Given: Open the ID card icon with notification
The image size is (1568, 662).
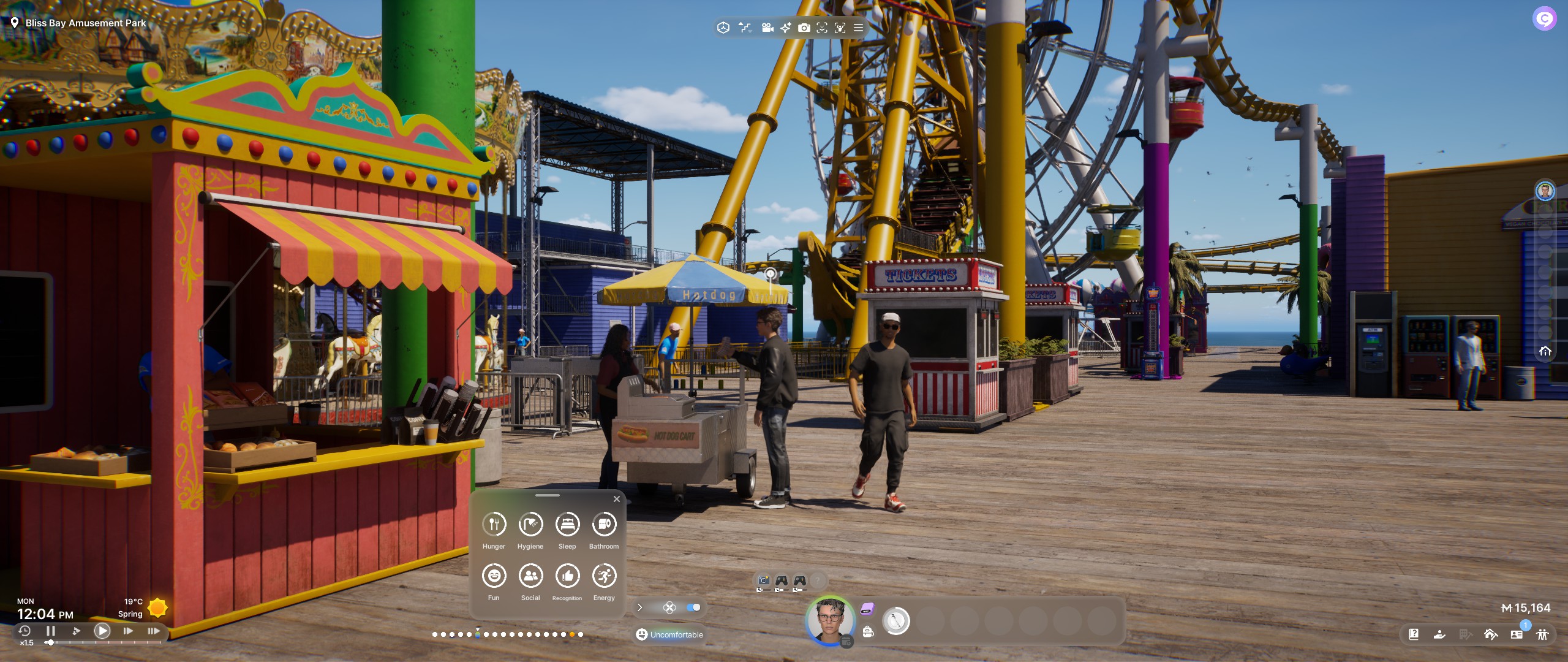Looking at the screenshot, I should coord(1517,634).
